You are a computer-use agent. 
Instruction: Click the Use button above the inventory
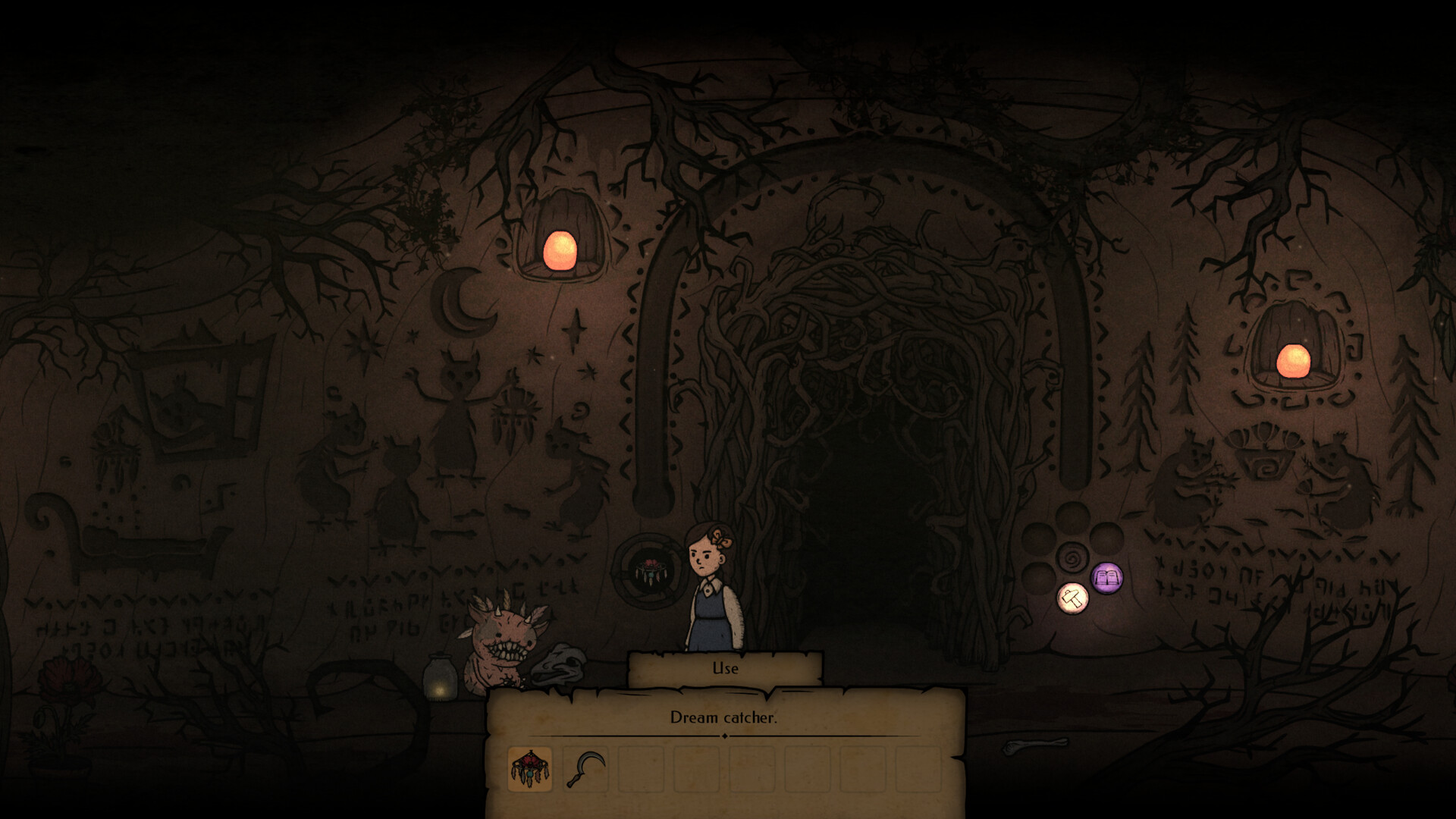click(x=725, y=668)
